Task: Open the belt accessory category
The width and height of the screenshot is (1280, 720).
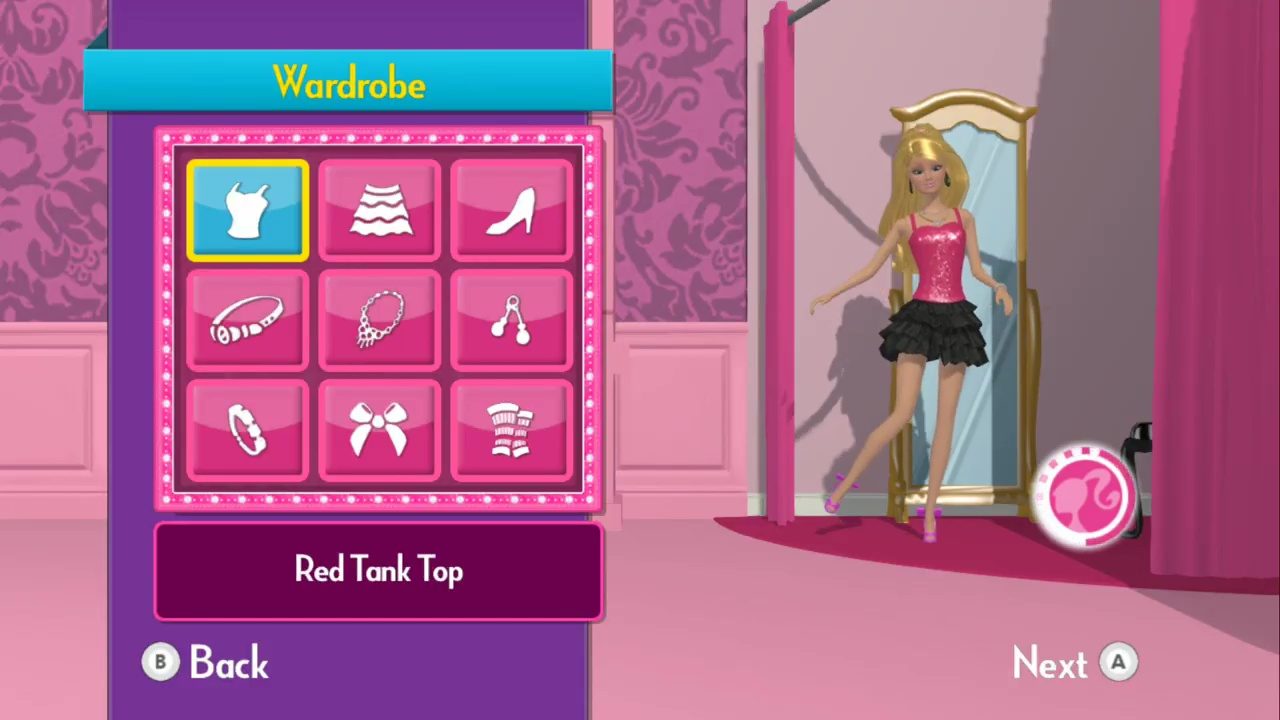Action: (x=246, y=320)
